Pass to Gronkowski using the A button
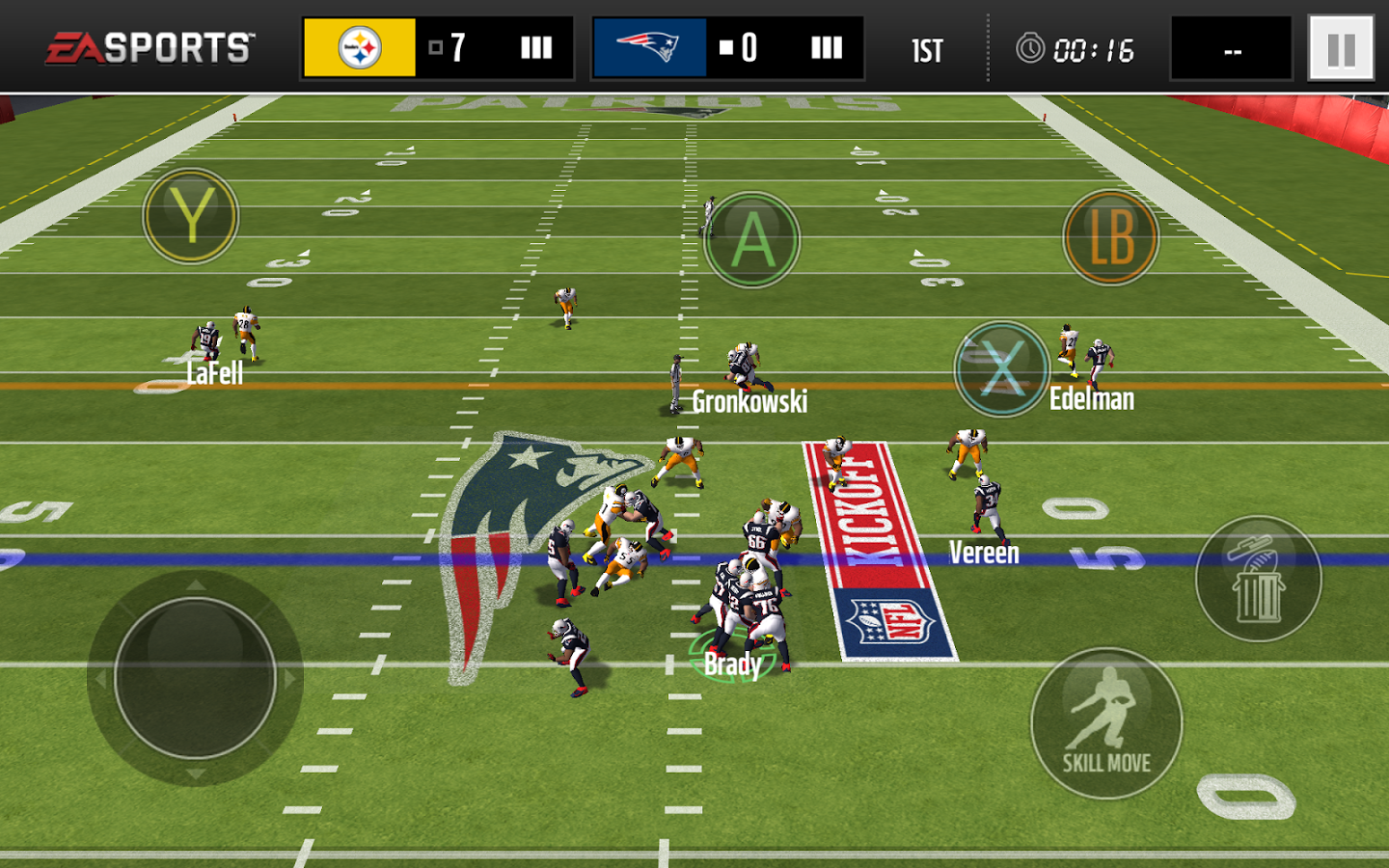 click(751, 239)
